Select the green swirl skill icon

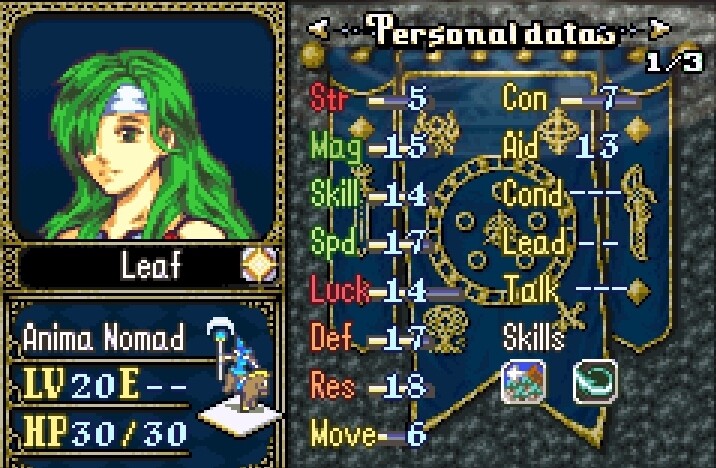594,380
